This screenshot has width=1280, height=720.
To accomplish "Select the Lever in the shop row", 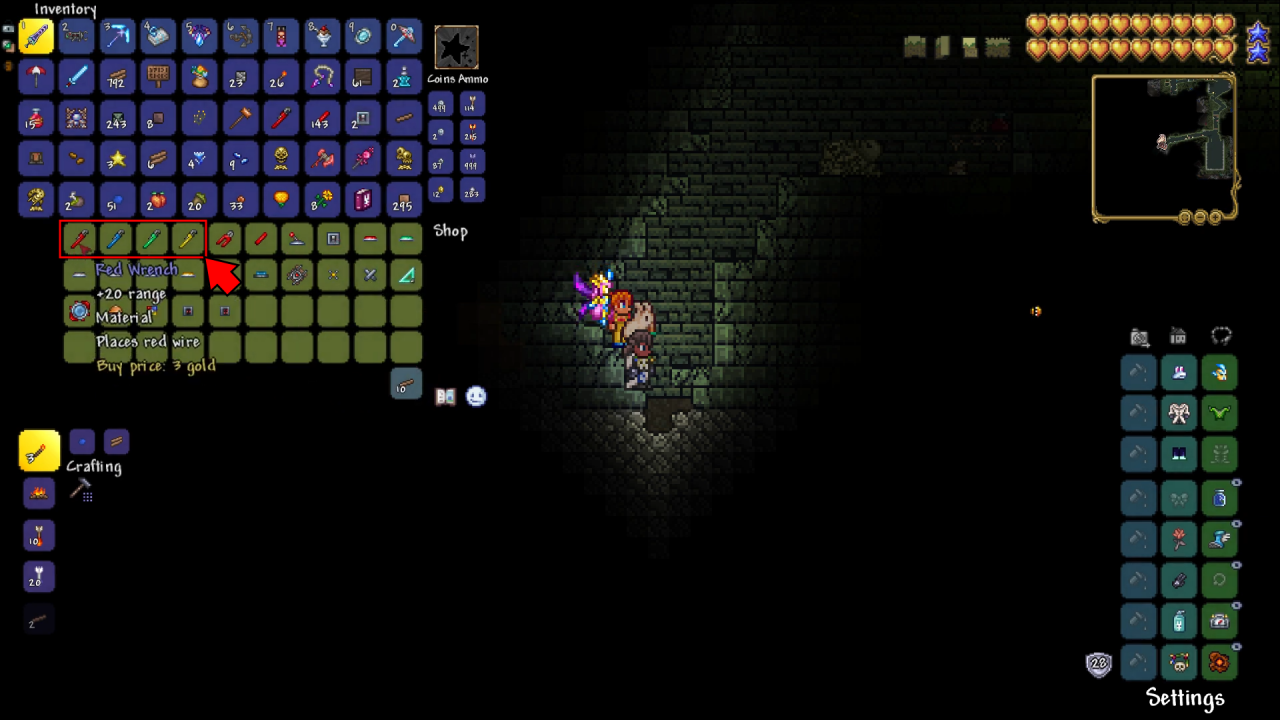I will 297,238.
